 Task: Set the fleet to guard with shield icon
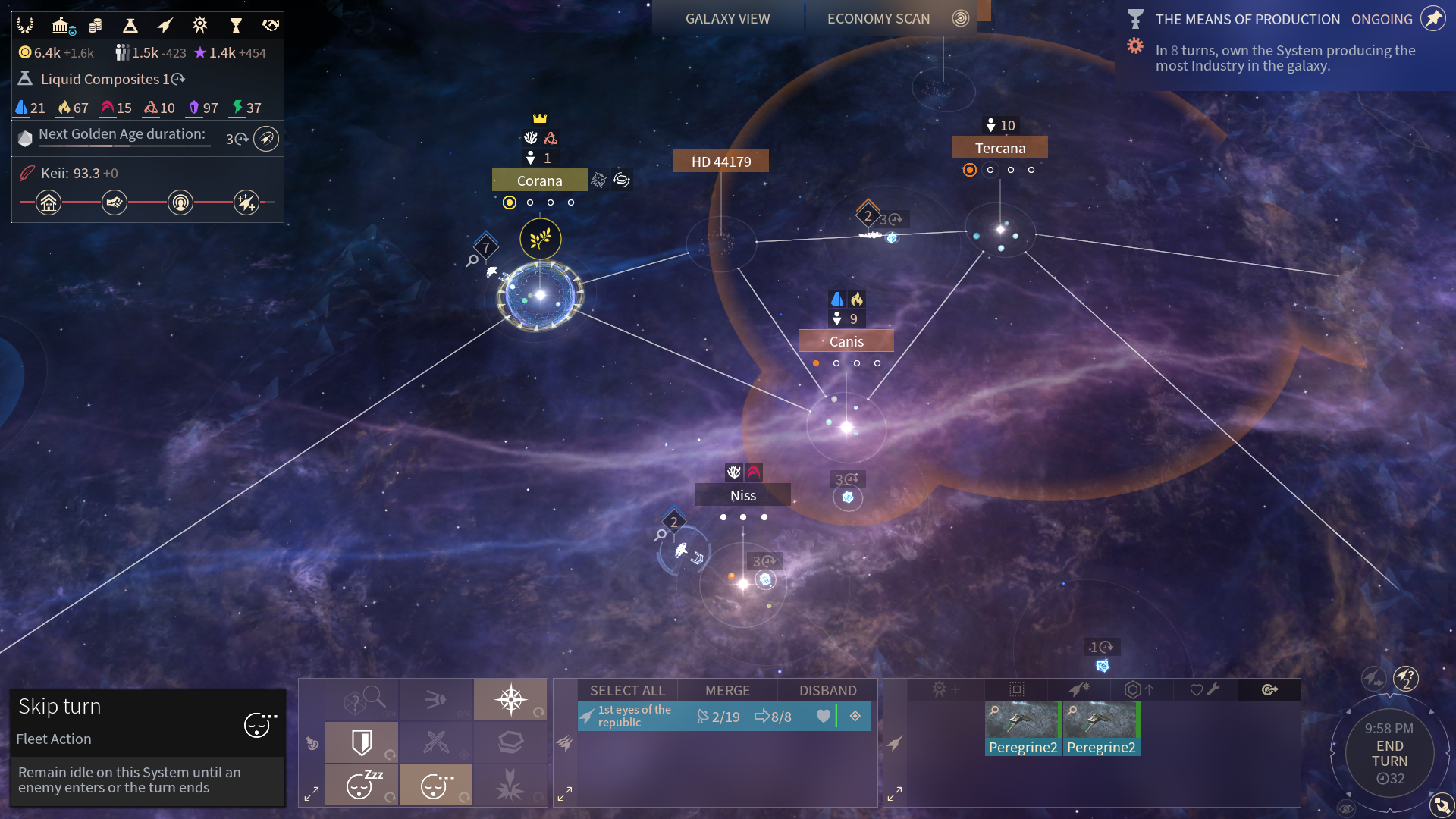pos(362,742)
